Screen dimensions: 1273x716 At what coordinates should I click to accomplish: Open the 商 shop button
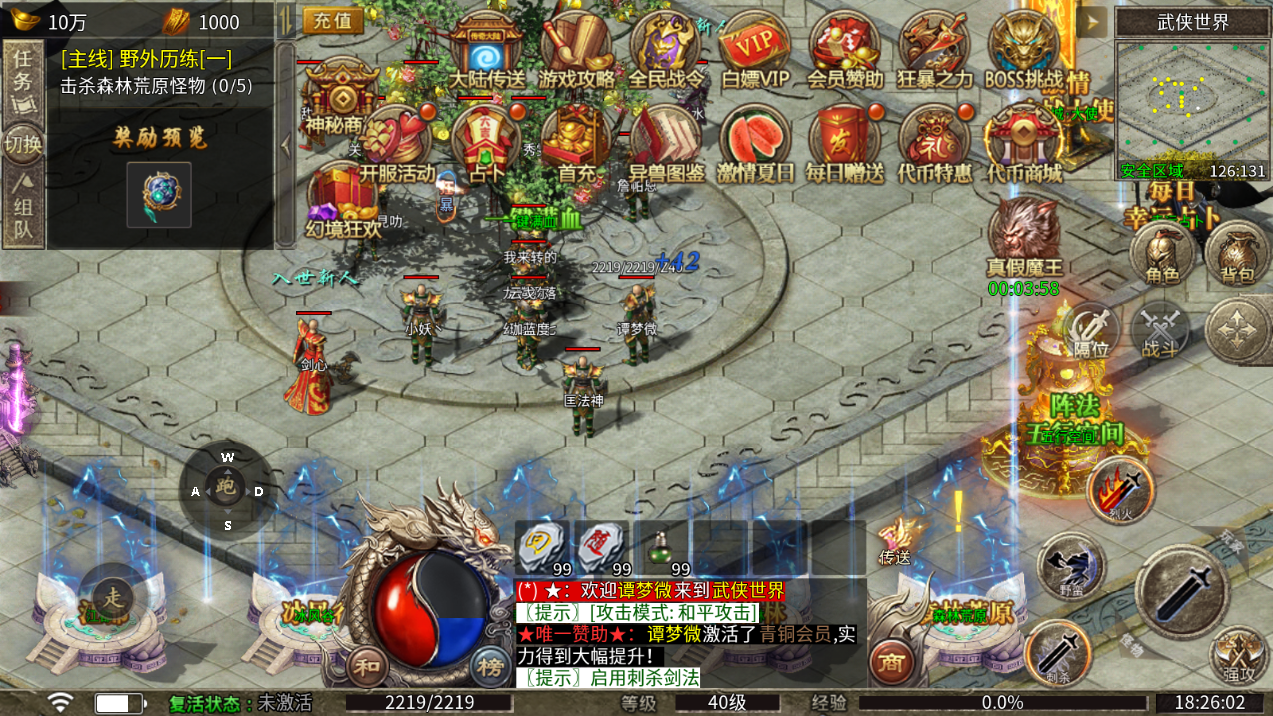889,661
